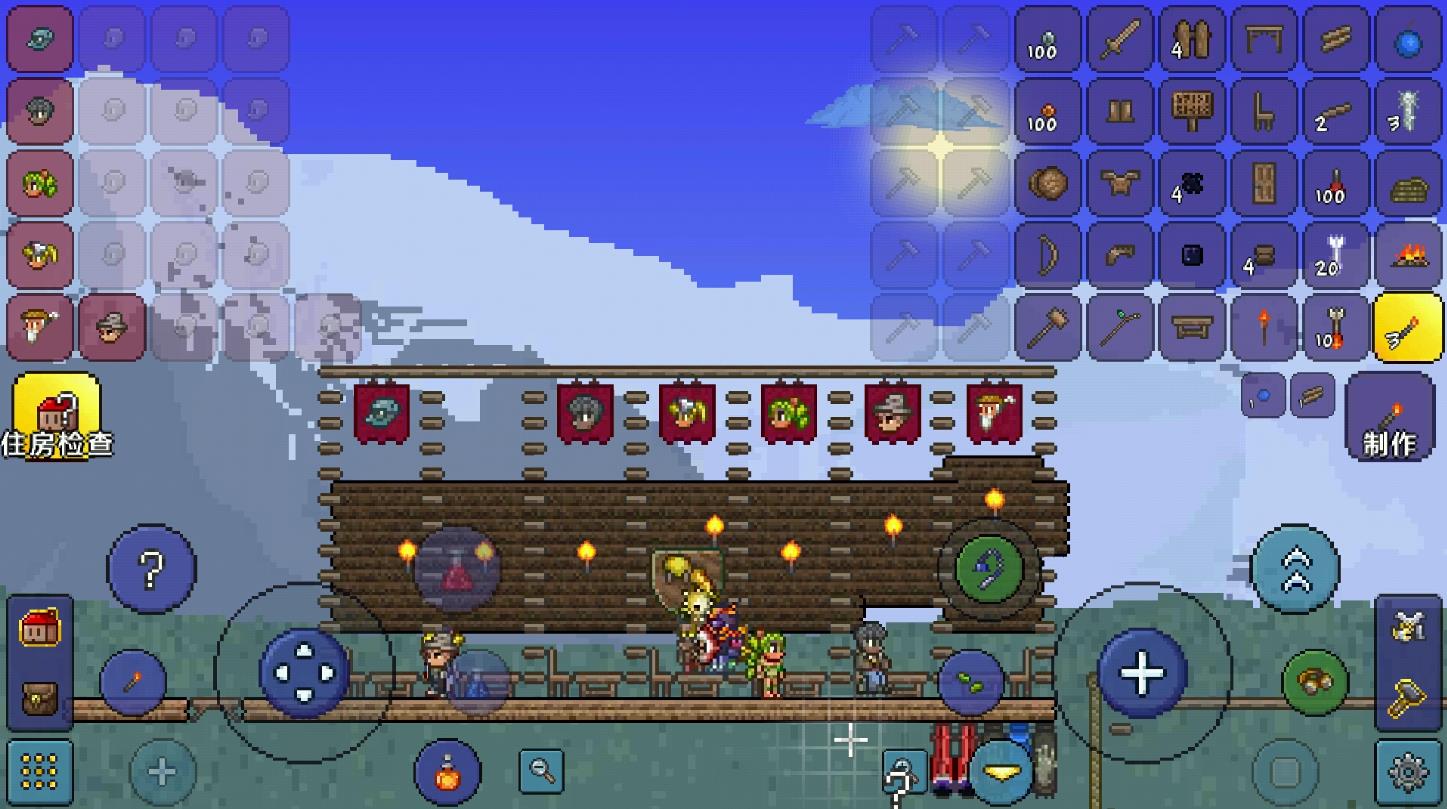Select the dryad NPC housing icon
Viewport: 1447px width, 809px height.
(x=40, y=184)
